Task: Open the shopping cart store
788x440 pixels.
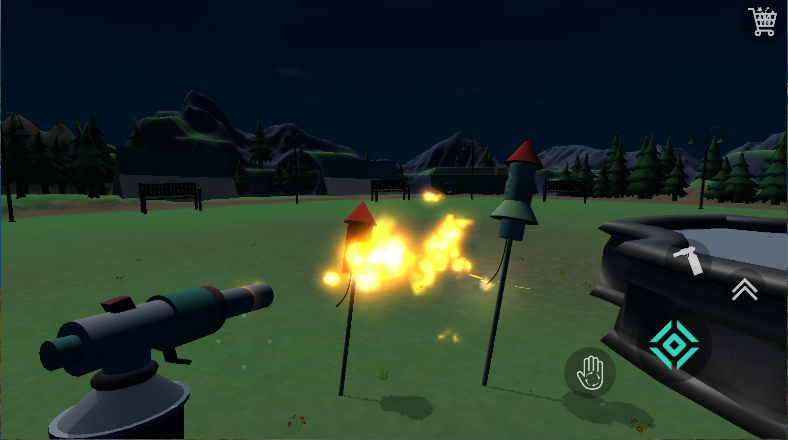Action: (763, 21)
